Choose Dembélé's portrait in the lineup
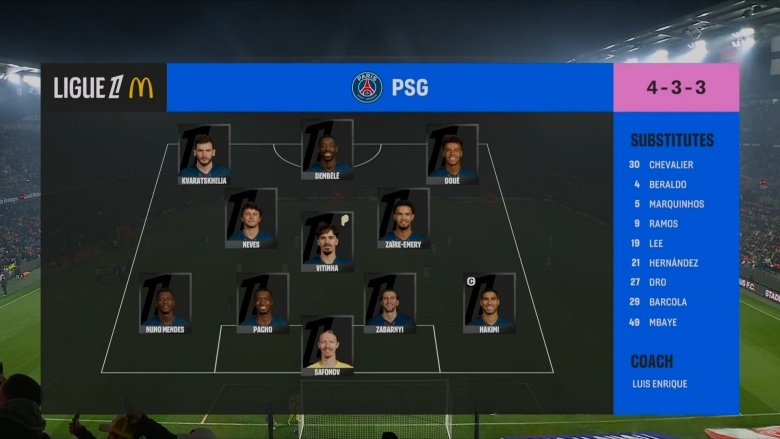Screen dimensions: 780x439 click(328, 149)
